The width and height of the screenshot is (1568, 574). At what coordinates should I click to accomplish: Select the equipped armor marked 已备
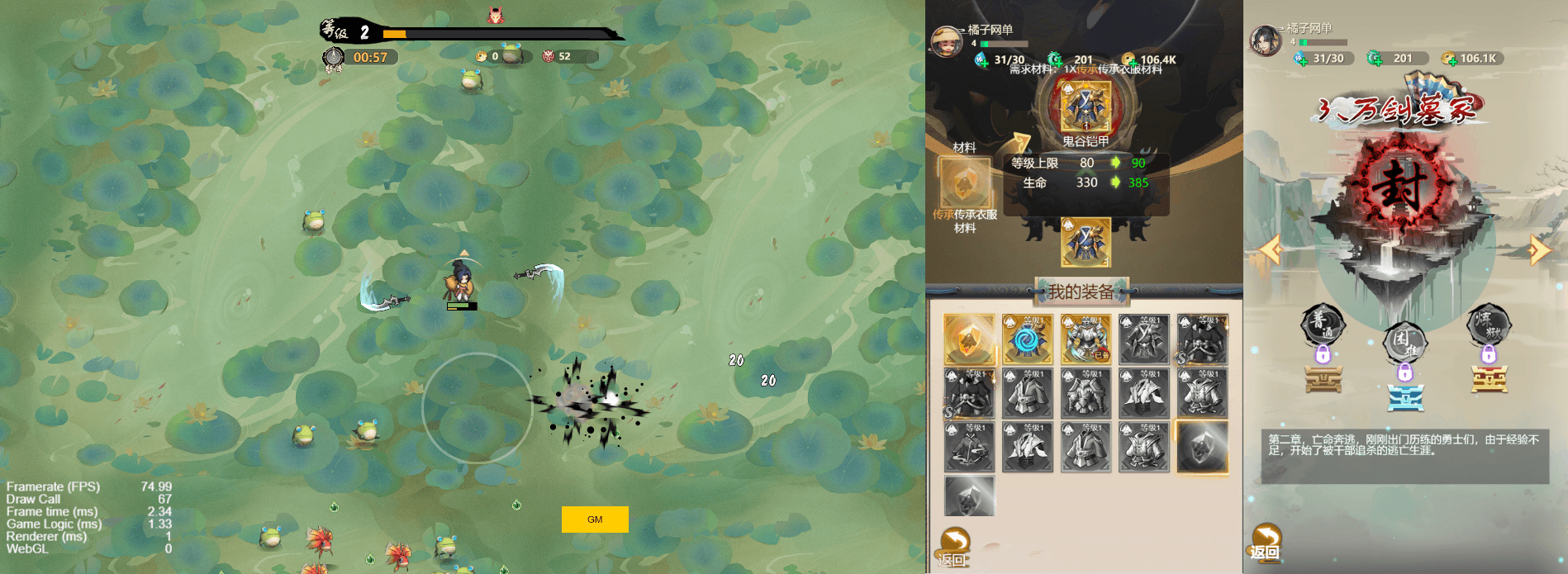pyautogui.click(x=1085, y=339)
